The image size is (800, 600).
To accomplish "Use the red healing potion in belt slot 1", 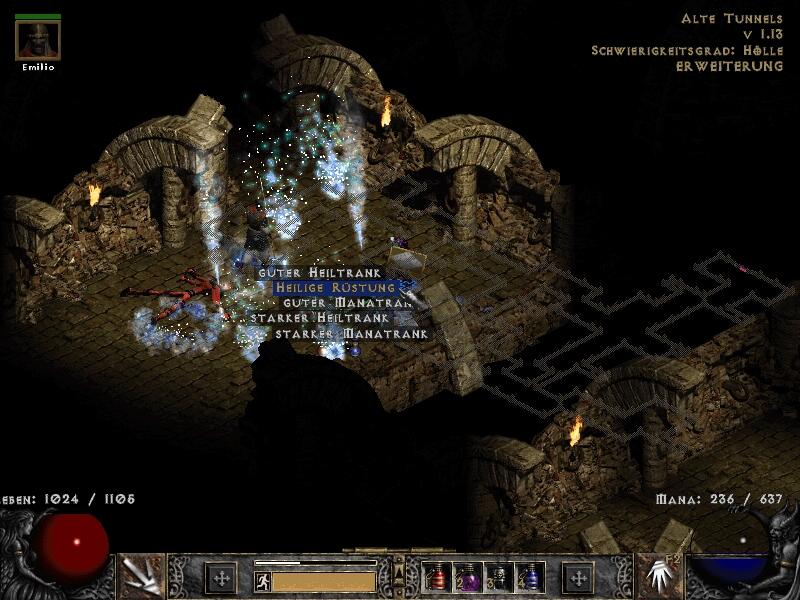I will coord(438,577).
